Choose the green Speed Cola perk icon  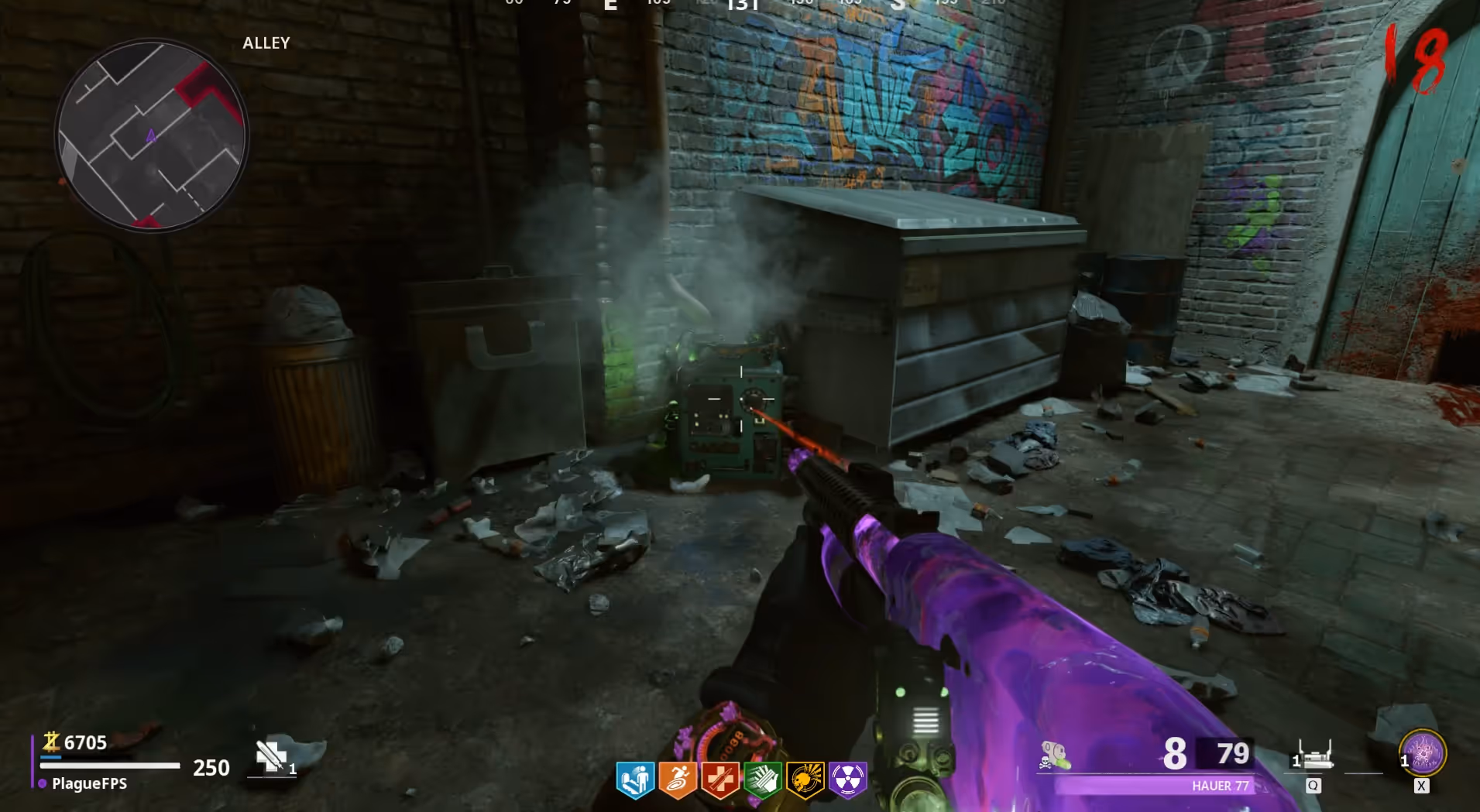click(x=762, y=779)
